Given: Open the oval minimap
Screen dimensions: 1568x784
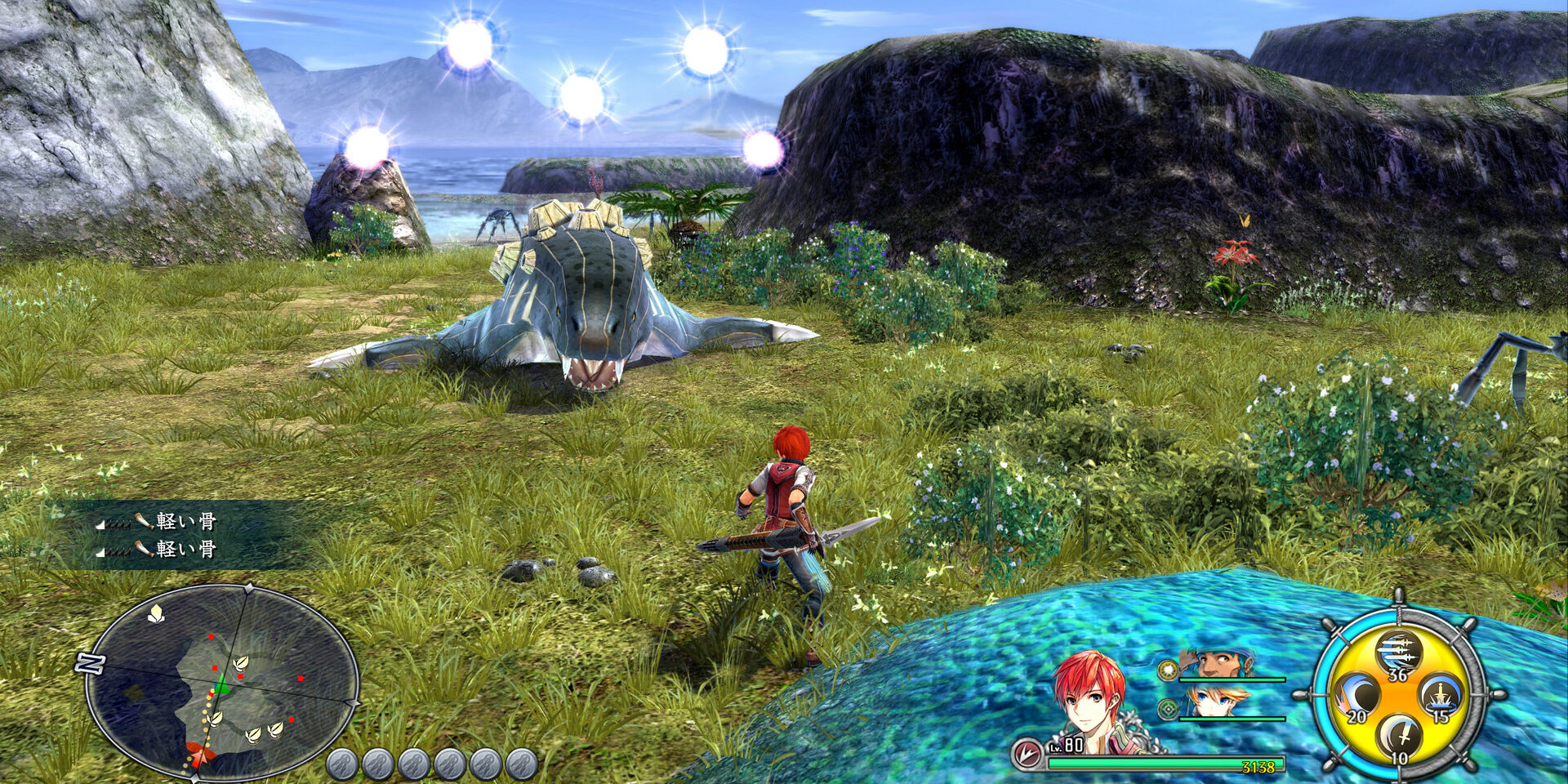Looking at the screenshot, I should [221, 682].
